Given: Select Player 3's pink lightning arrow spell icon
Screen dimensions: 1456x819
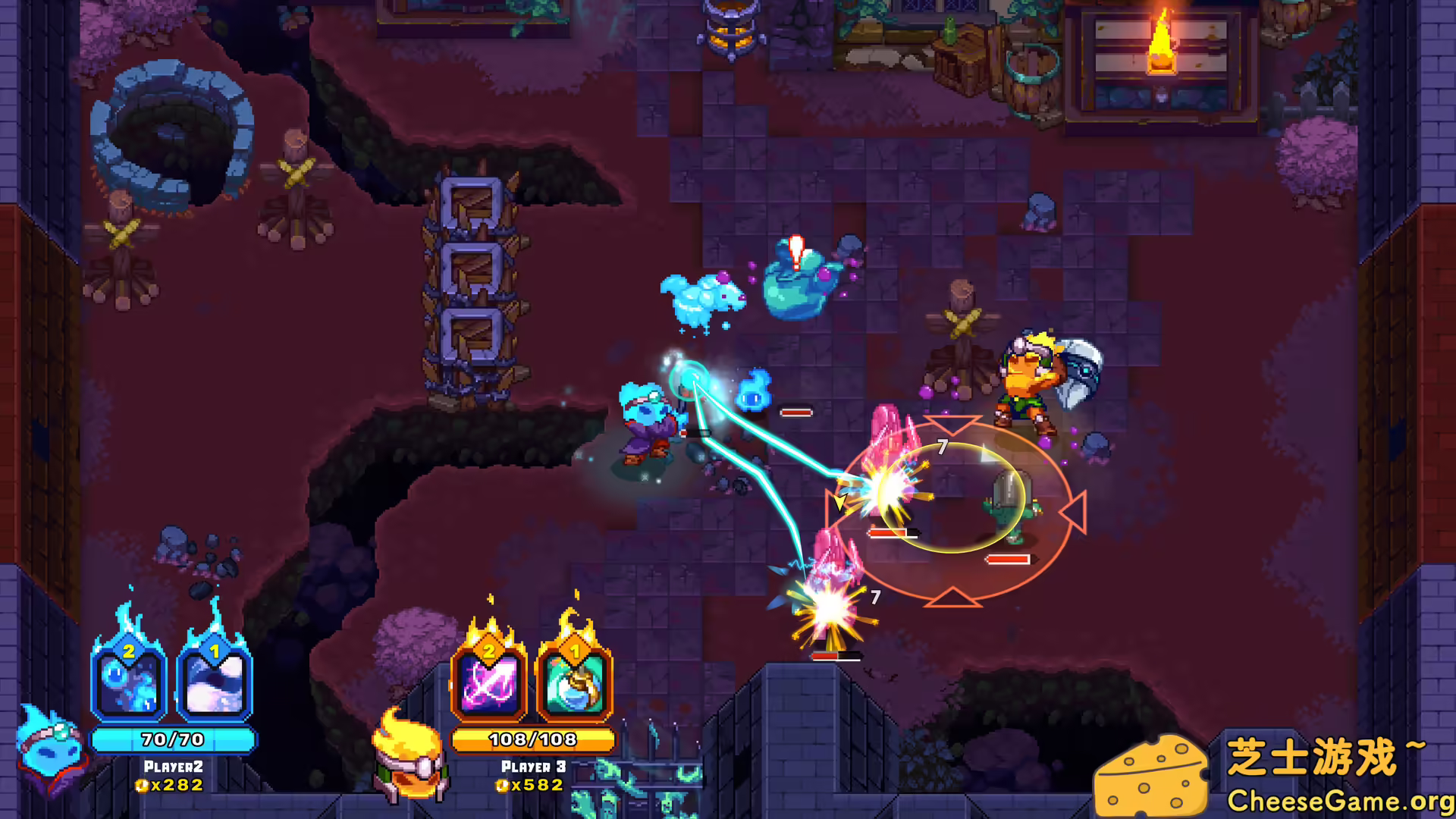Looking at the screenshot, I should point(488,685).
